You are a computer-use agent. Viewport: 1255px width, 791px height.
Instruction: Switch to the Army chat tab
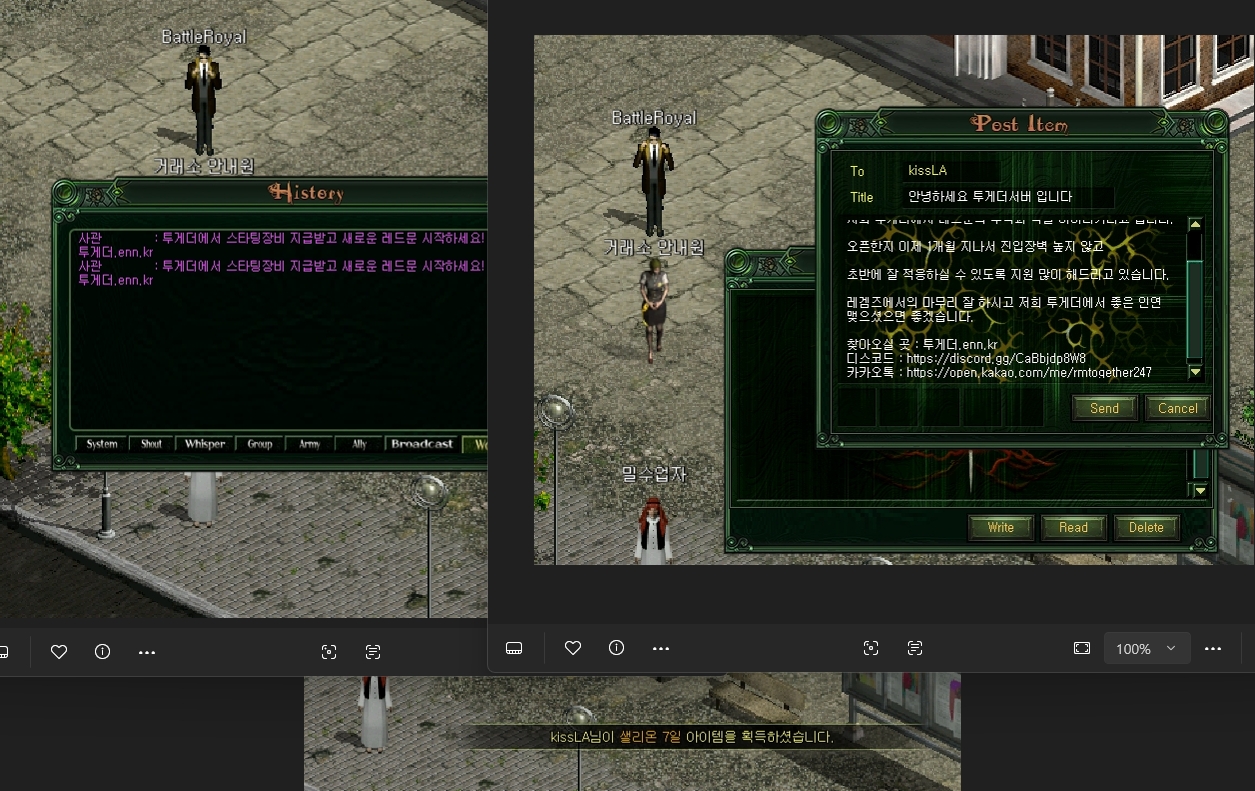(309, 444)
